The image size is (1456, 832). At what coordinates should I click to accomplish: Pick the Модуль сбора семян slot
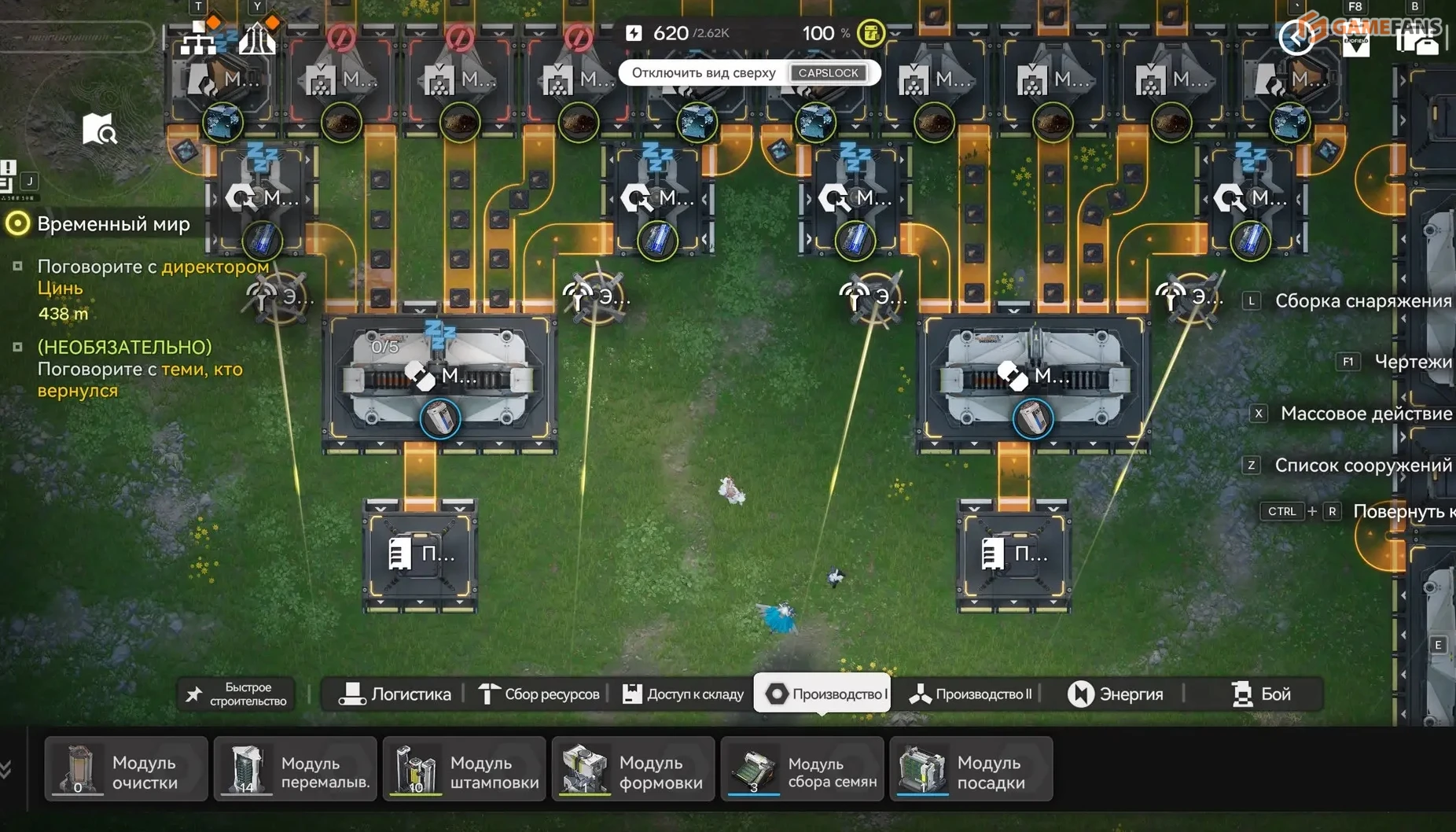tap(803, 771)
